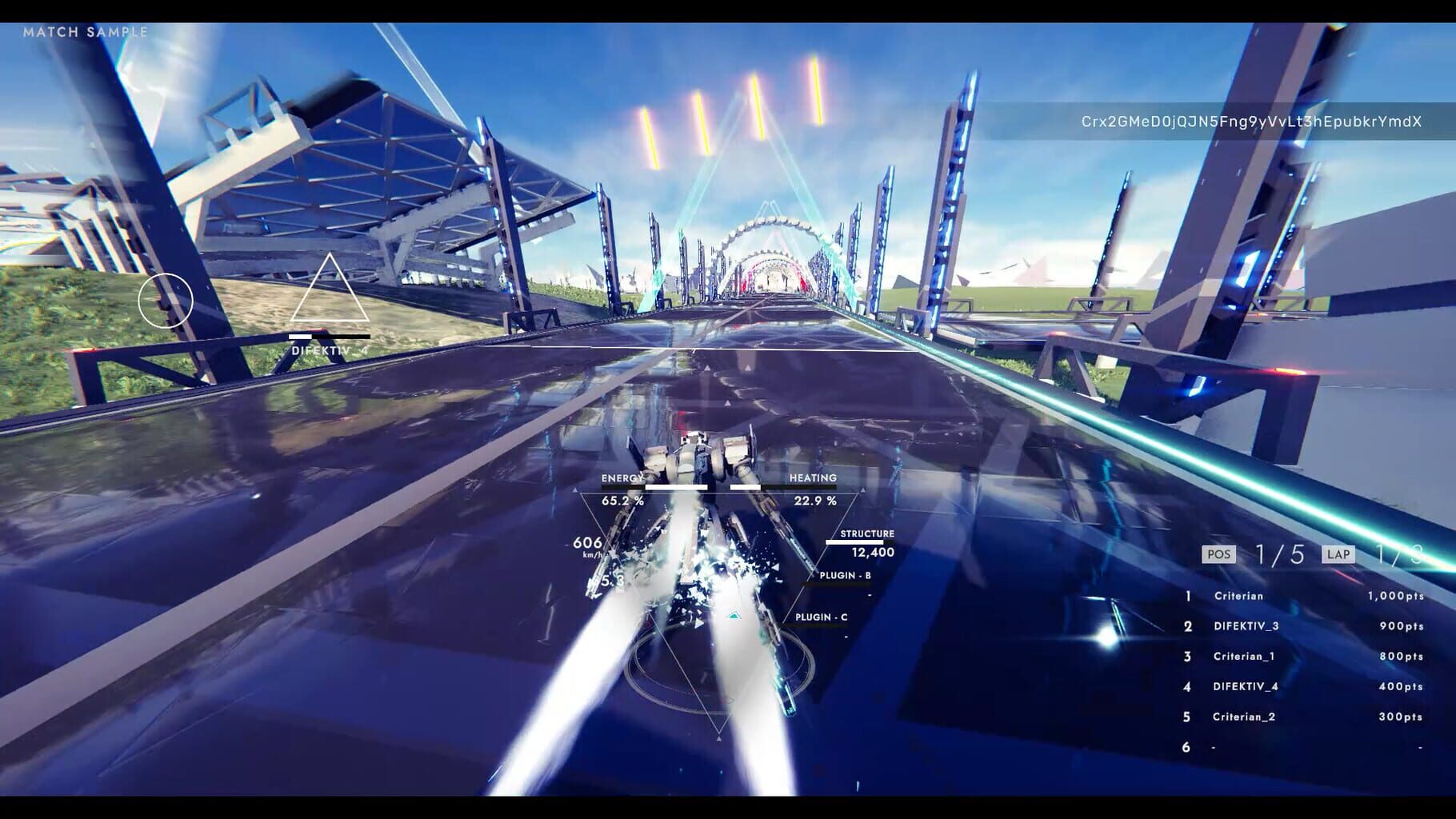Image resolution: width=1456 pixels, height=819 pixels.
Task: Select the MATCH SAMPLE label top left
Action: (86, 33)
